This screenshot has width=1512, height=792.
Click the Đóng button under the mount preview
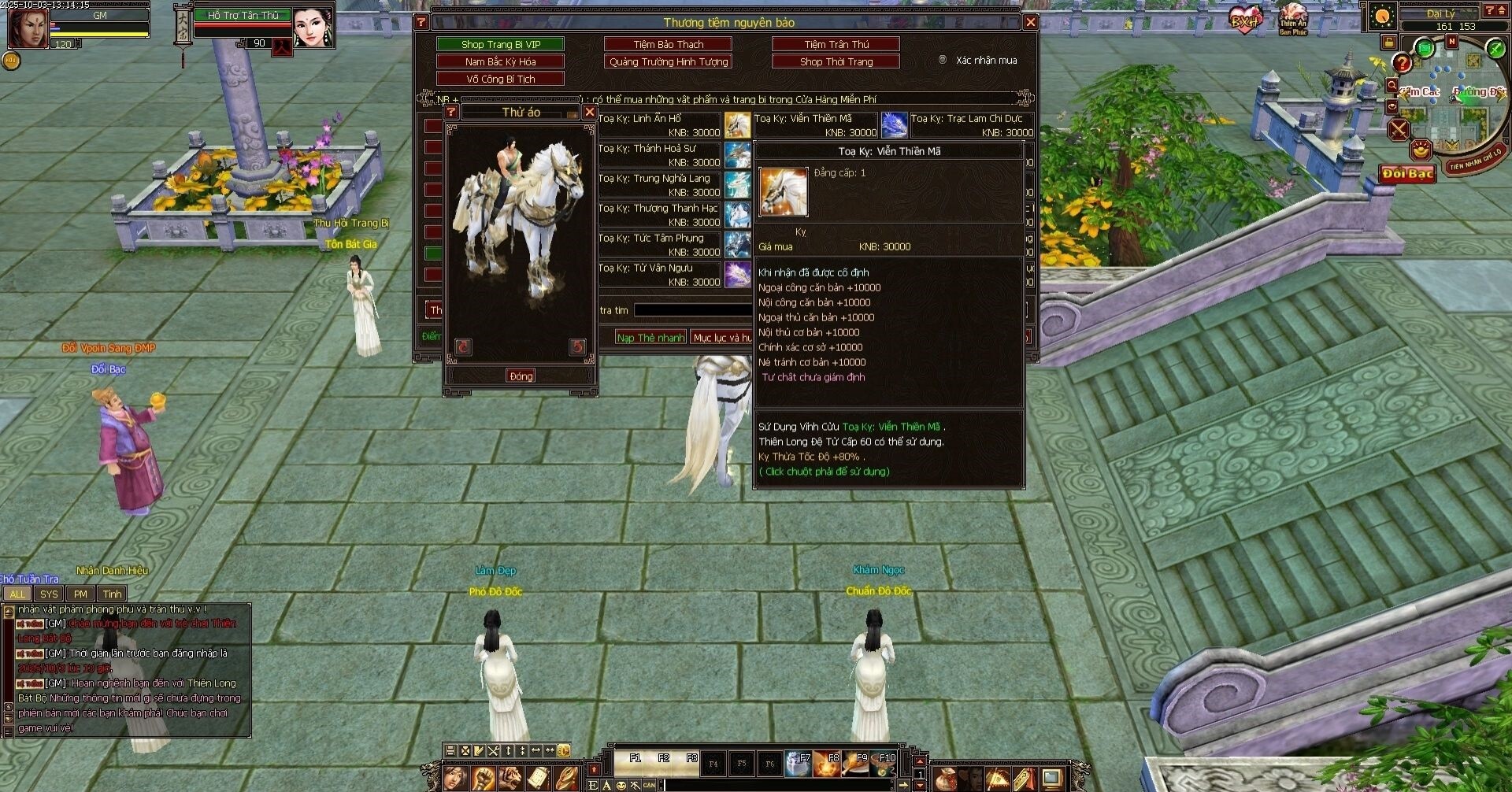tap(521, 376)
